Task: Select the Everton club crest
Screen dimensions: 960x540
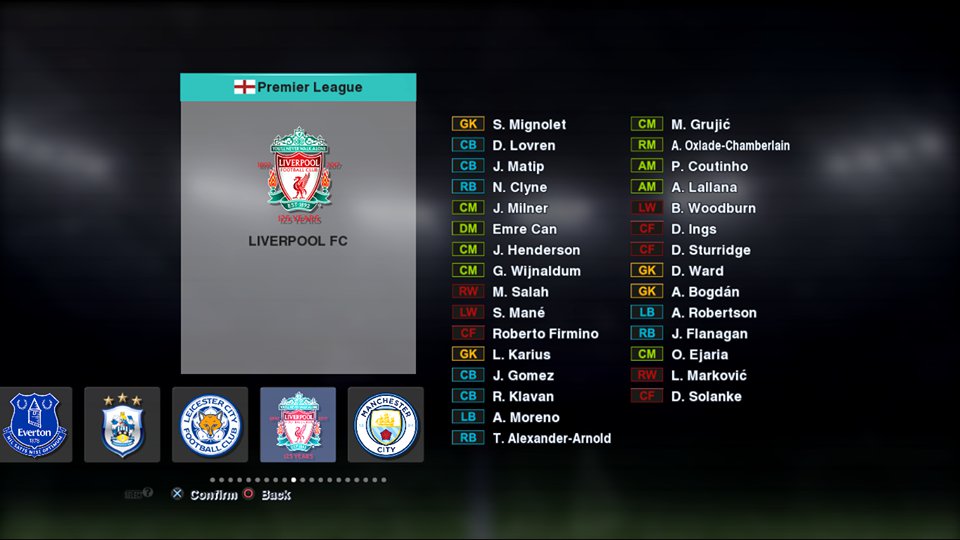Action: pos(36,425)
